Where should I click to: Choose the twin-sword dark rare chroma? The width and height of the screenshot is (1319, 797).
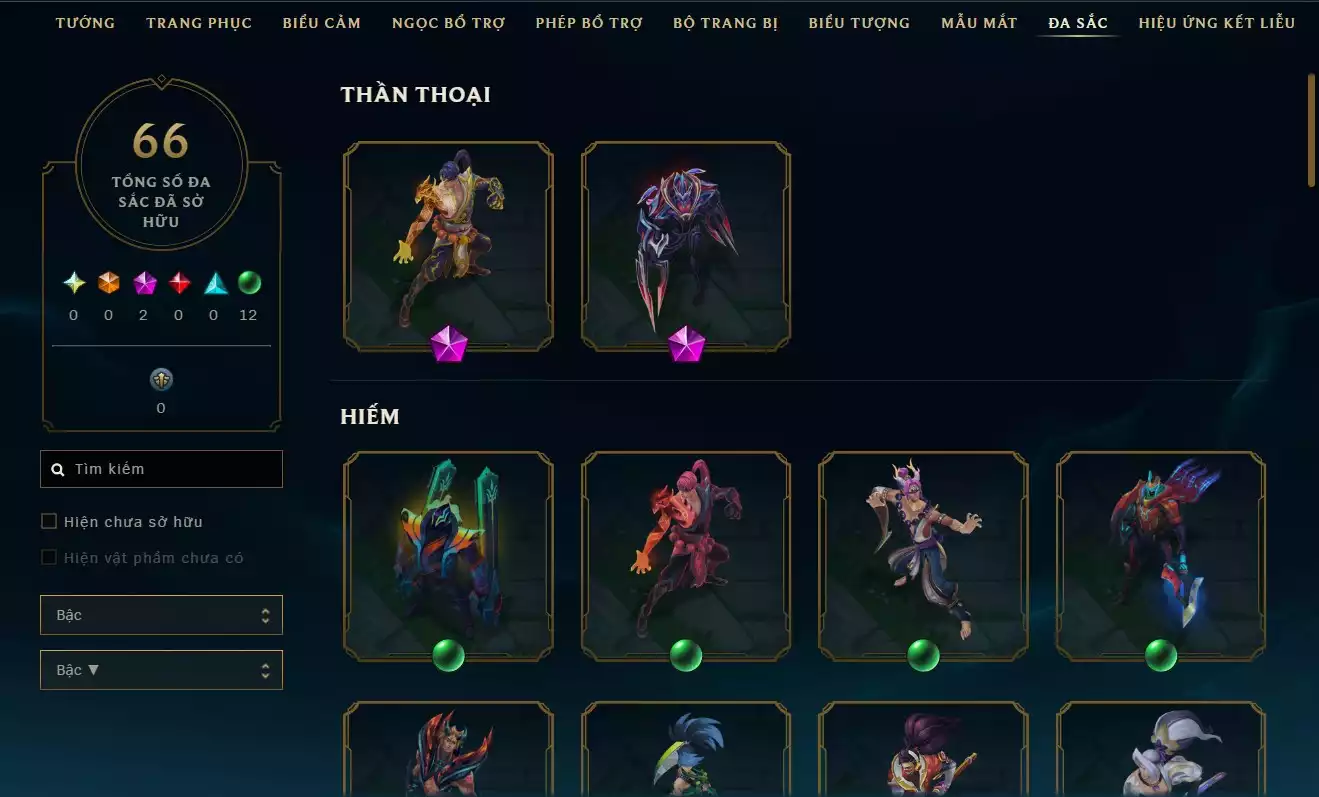[x=448, y=556]
